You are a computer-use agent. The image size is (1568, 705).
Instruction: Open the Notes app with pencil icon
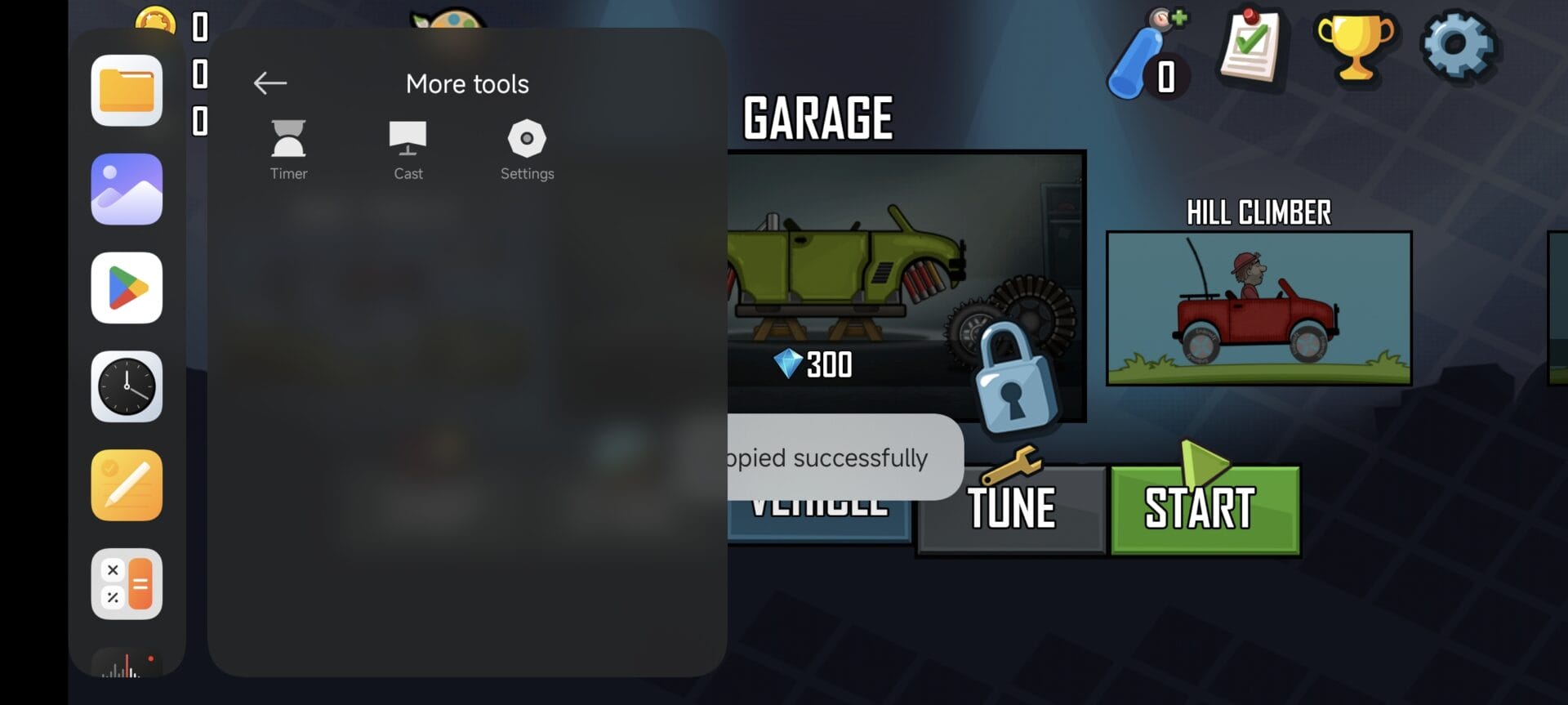click(x=127, y=485)
